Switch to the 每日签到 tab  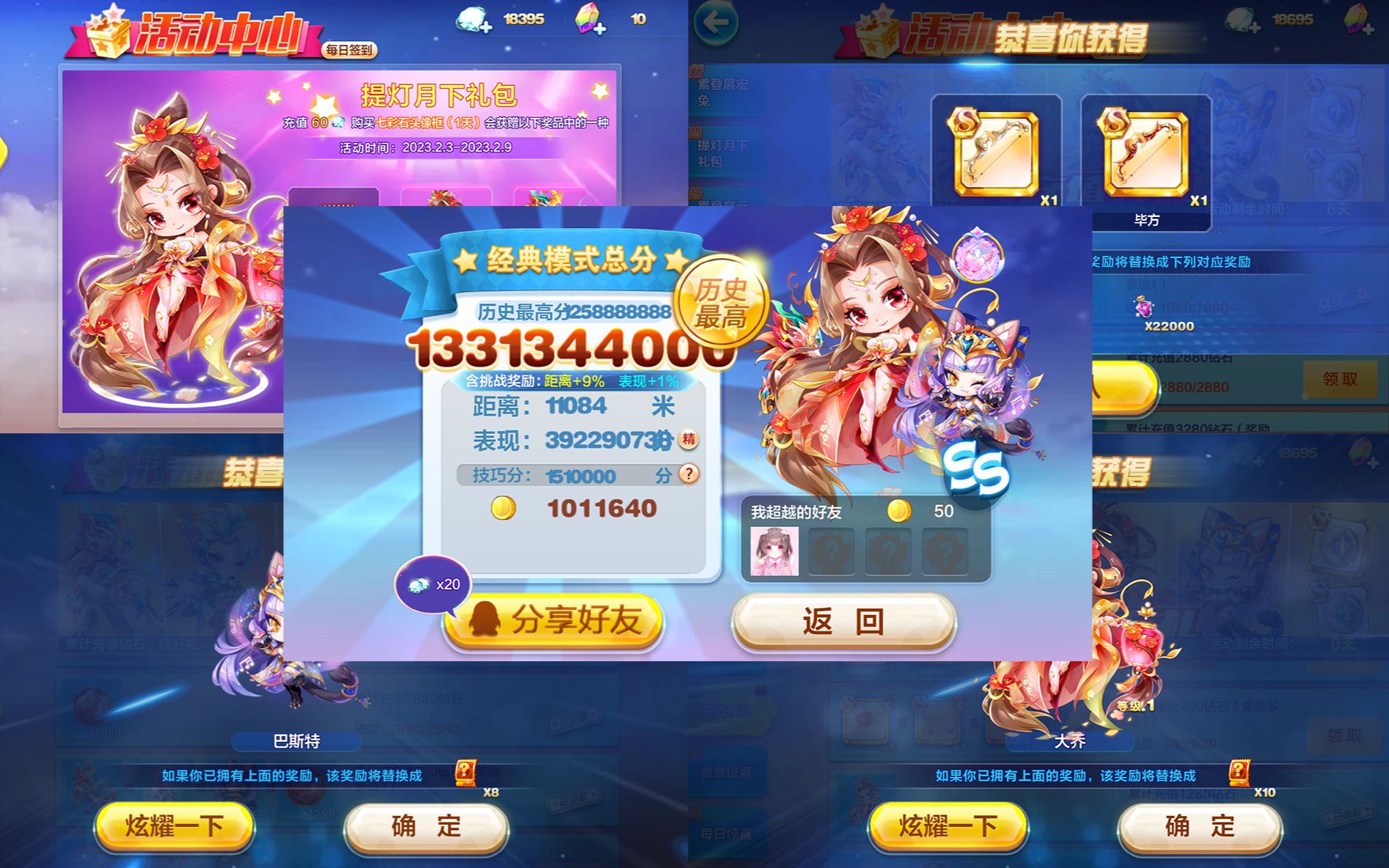click(x=349, y=50)
